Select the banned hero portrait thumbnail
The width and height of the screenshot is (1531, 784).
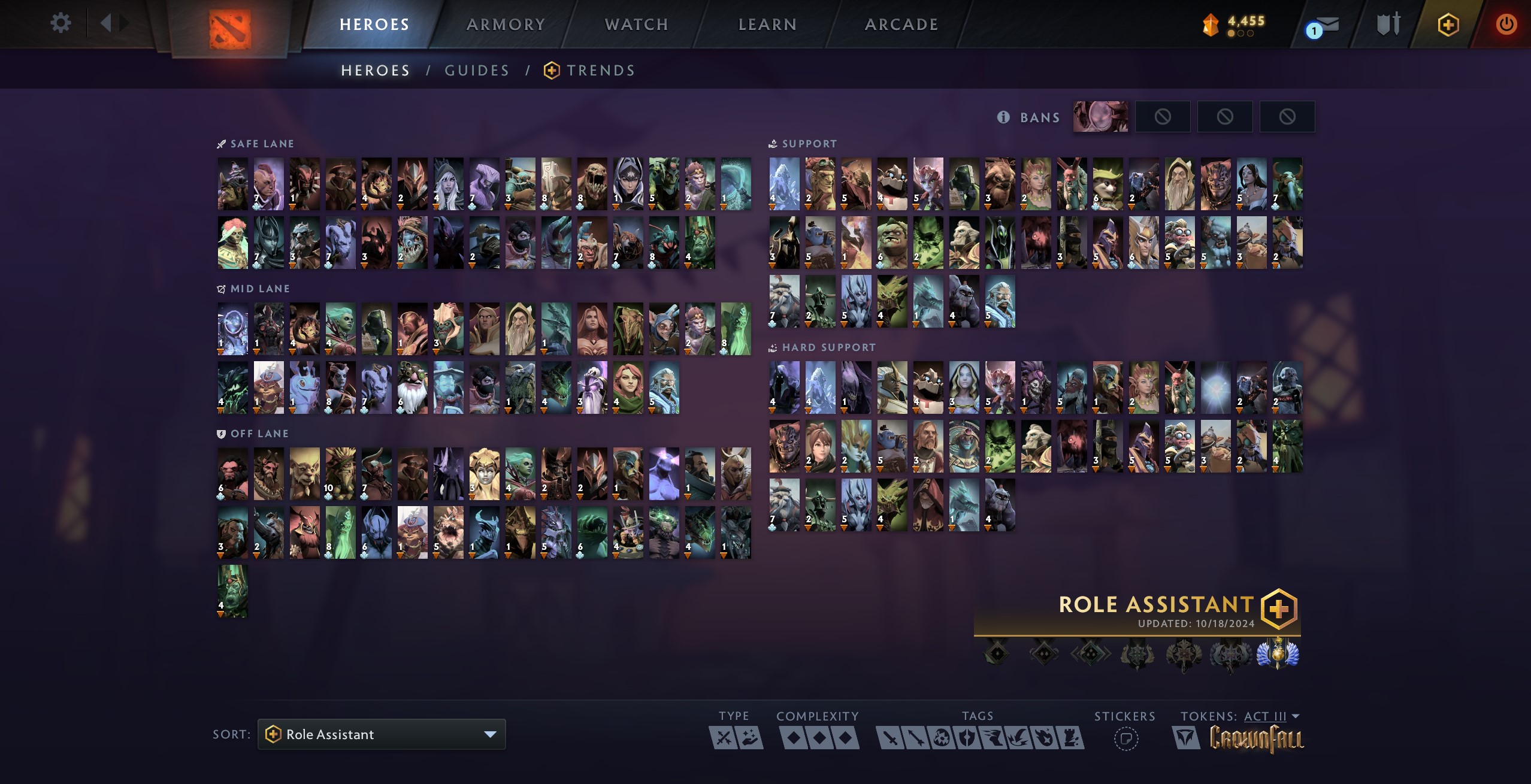[x=1101, y=116]
